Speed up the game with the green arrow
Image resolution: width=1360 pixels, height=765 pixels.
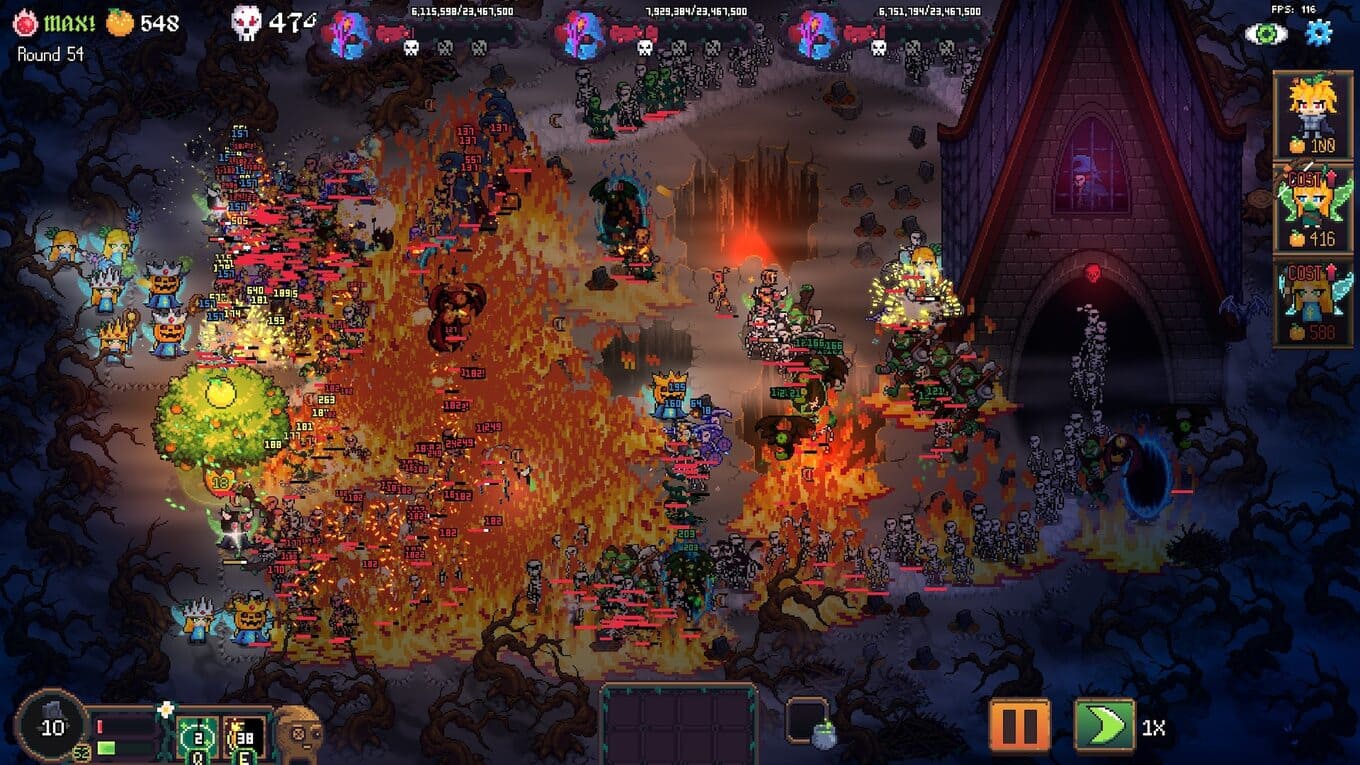(x=1104, y=724)
